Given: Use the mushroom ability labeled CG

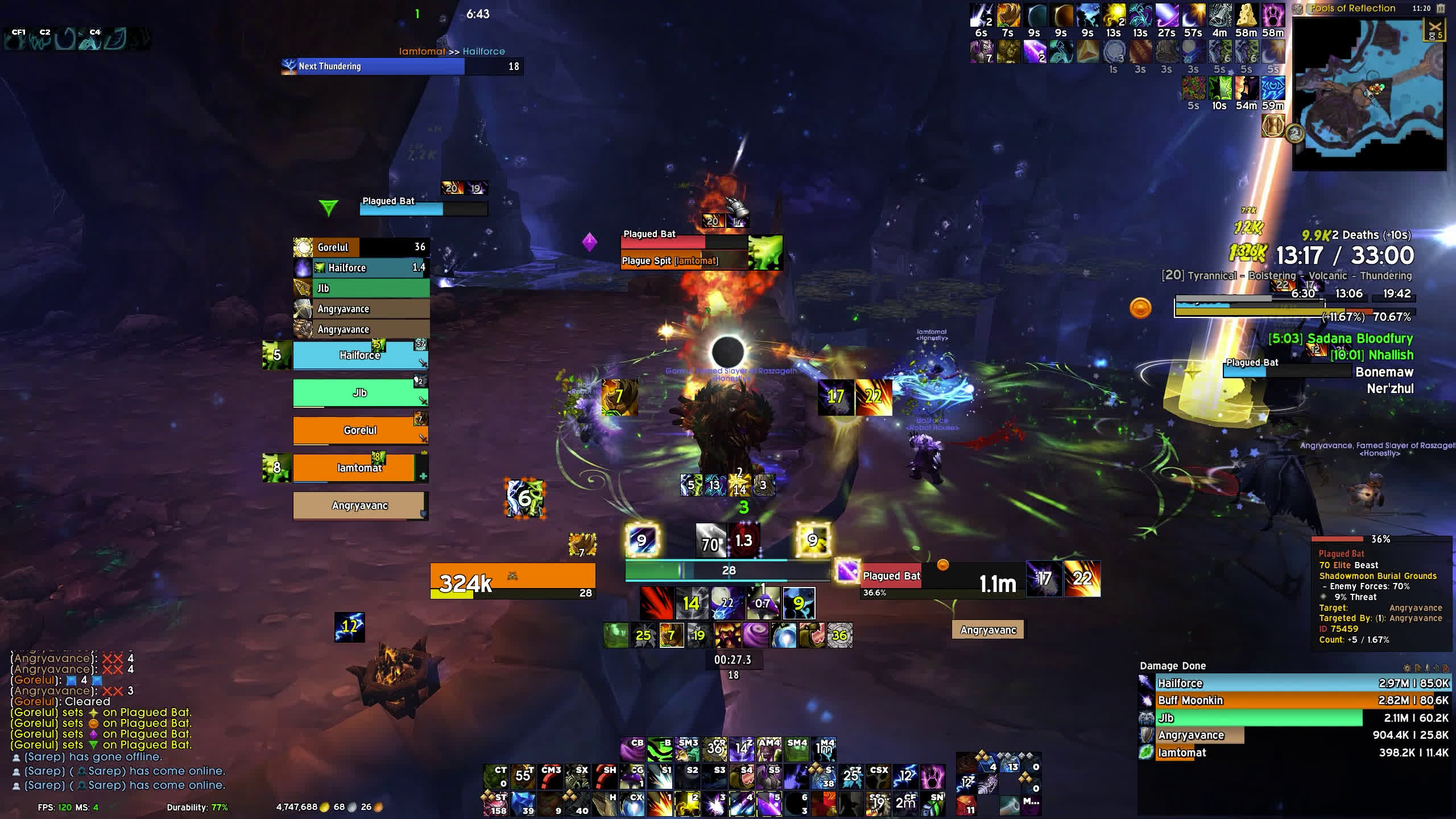Looking at the screenshot, I should (632, 777).
